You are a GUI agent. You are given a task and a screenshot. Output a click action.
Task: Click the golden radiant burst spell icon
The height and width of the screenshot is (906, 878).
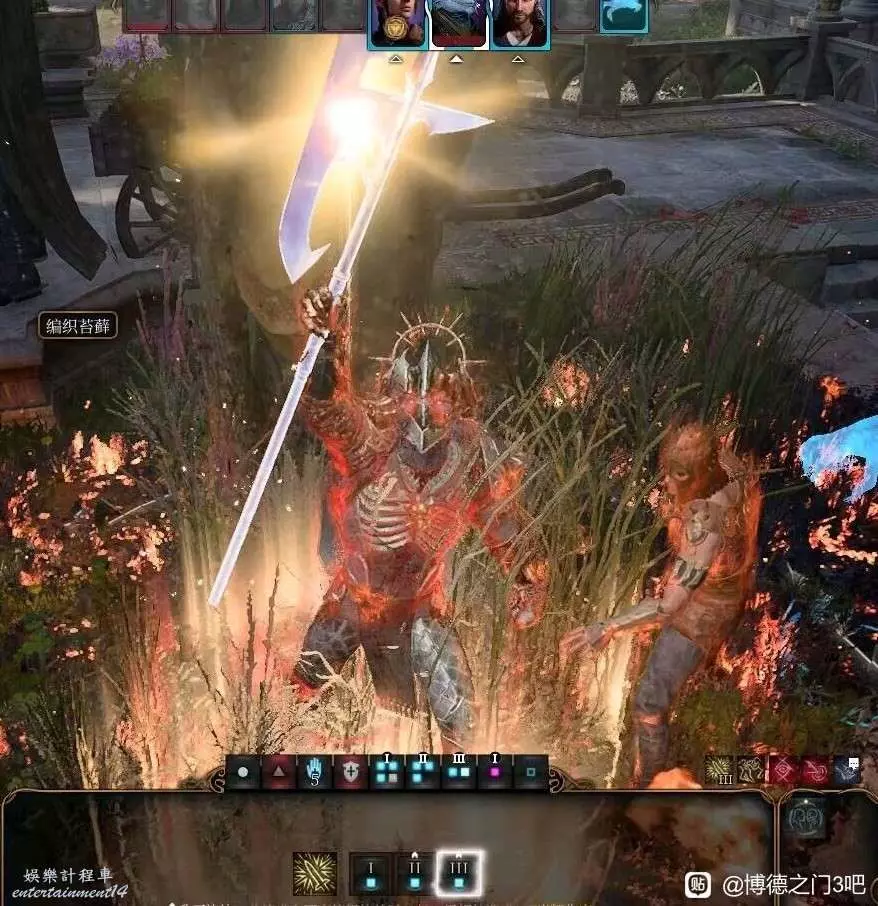tap(314, 873)
